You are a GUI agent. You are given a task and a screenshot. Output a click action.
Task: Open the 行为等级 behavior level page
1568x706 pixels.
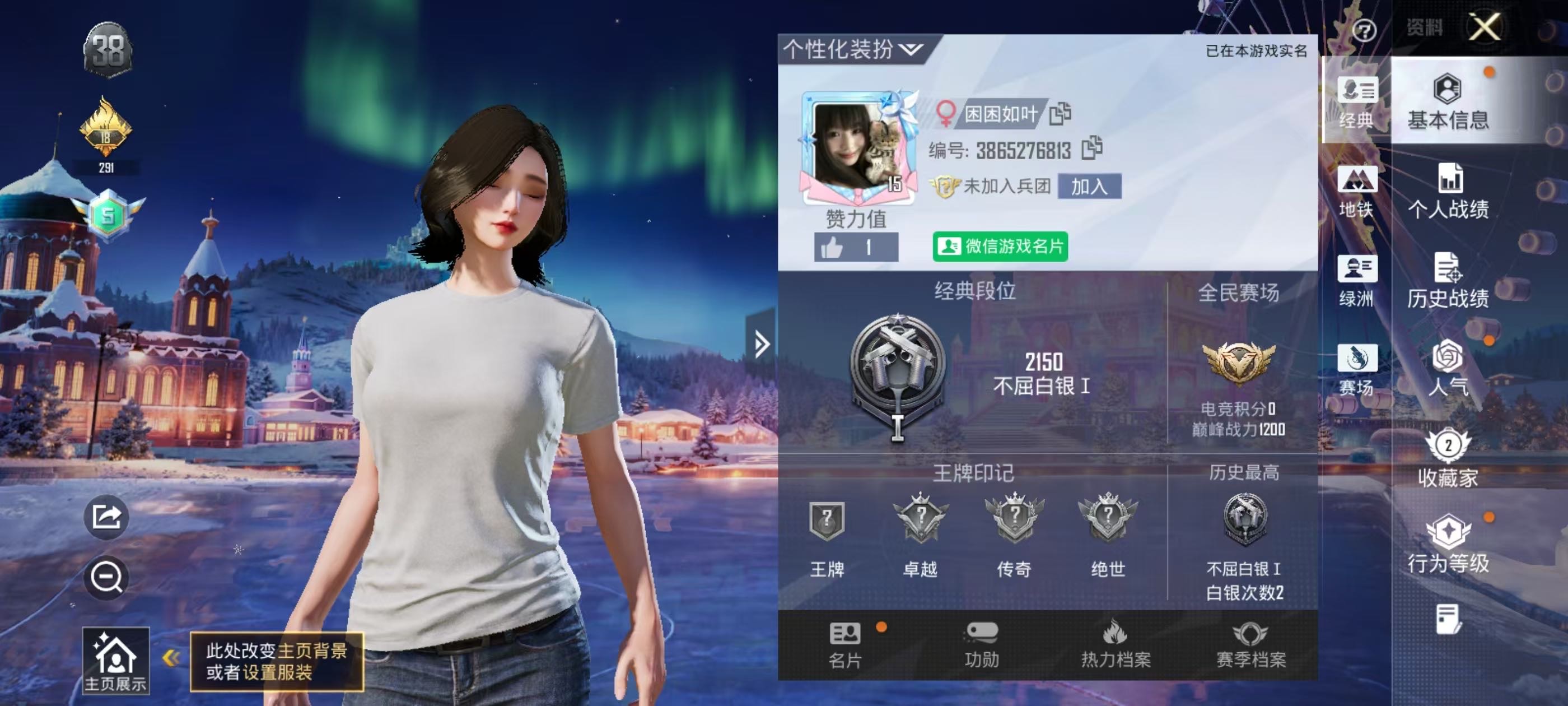(1448, 545)
